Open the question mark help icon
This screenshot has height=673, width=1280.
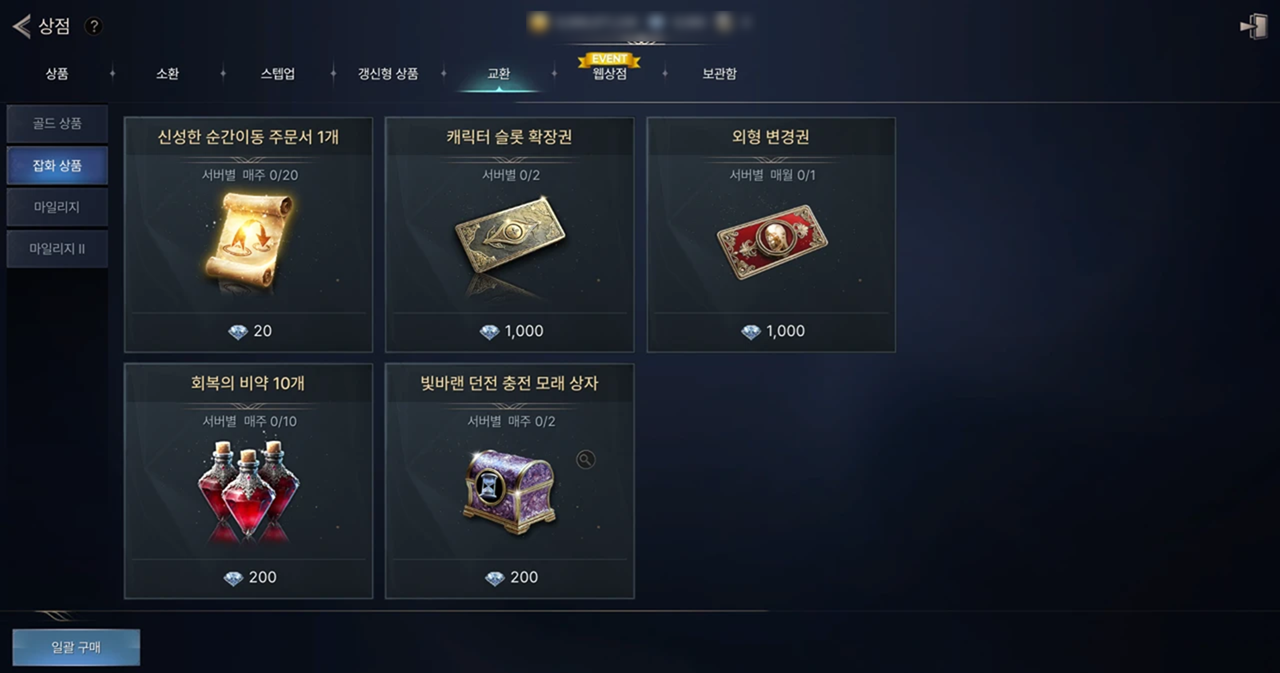pyautogui.click(x=94, y=27)
